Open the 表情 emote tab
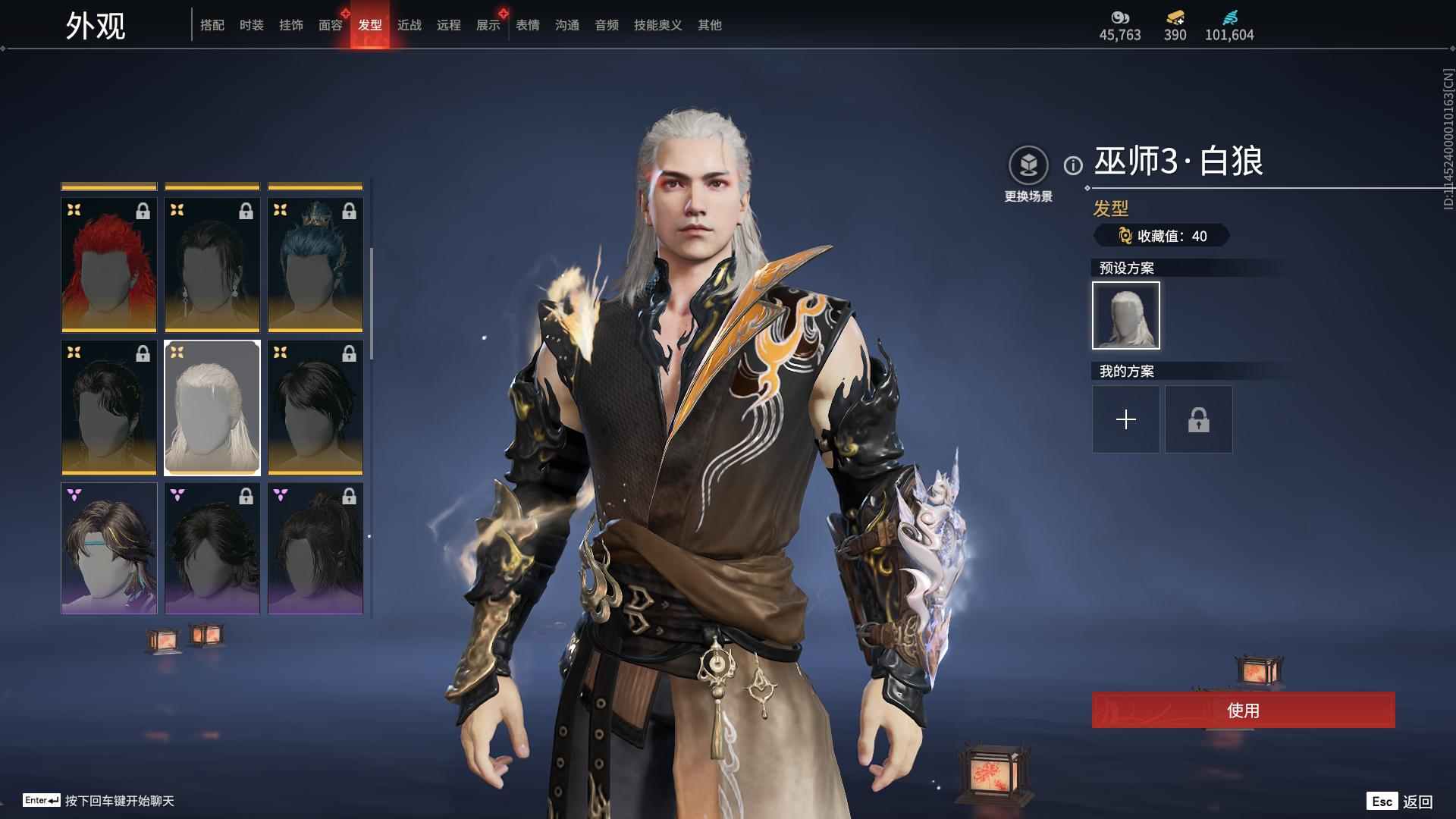This screenshot has height=819, width=1456. coord(528,25)
